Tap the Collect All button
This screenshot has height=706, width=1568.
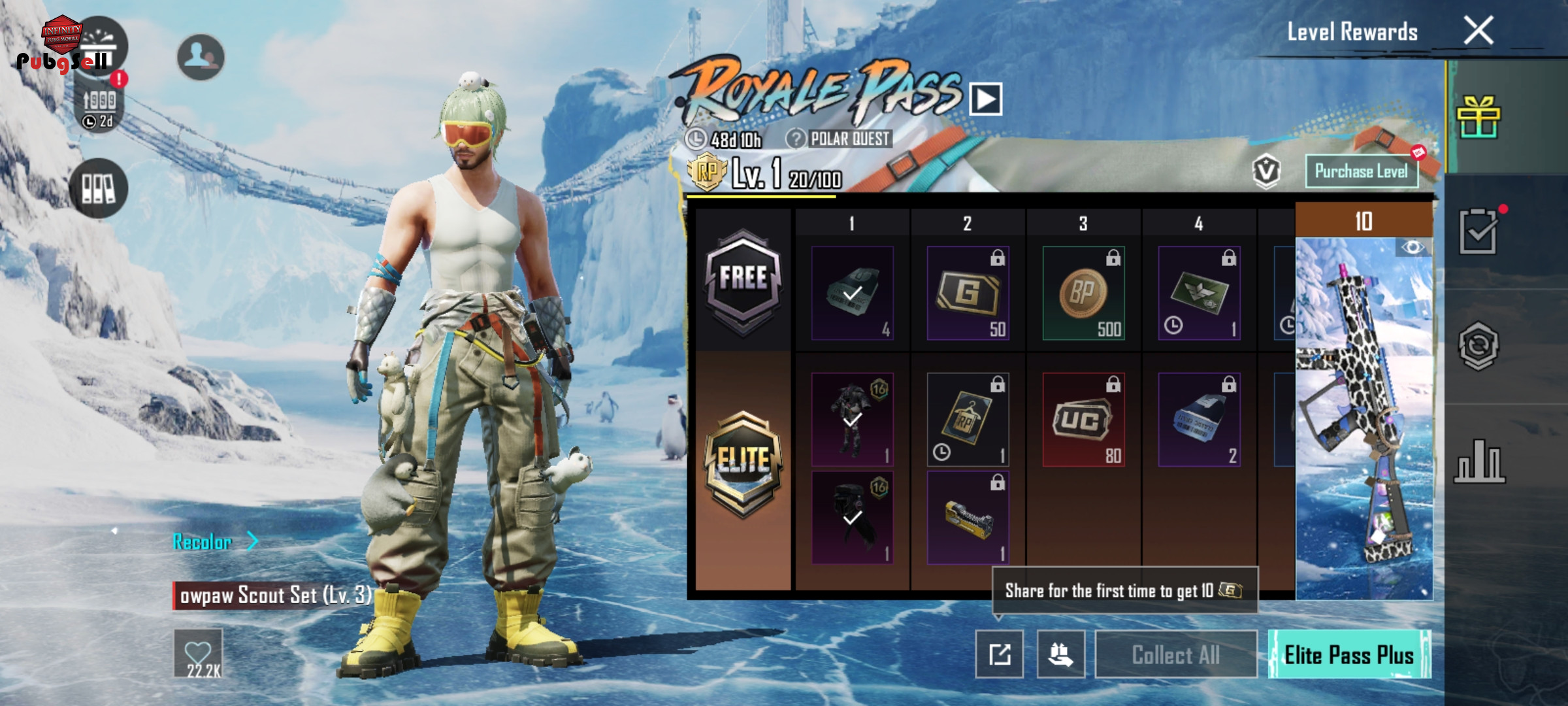click(1175, 654)
